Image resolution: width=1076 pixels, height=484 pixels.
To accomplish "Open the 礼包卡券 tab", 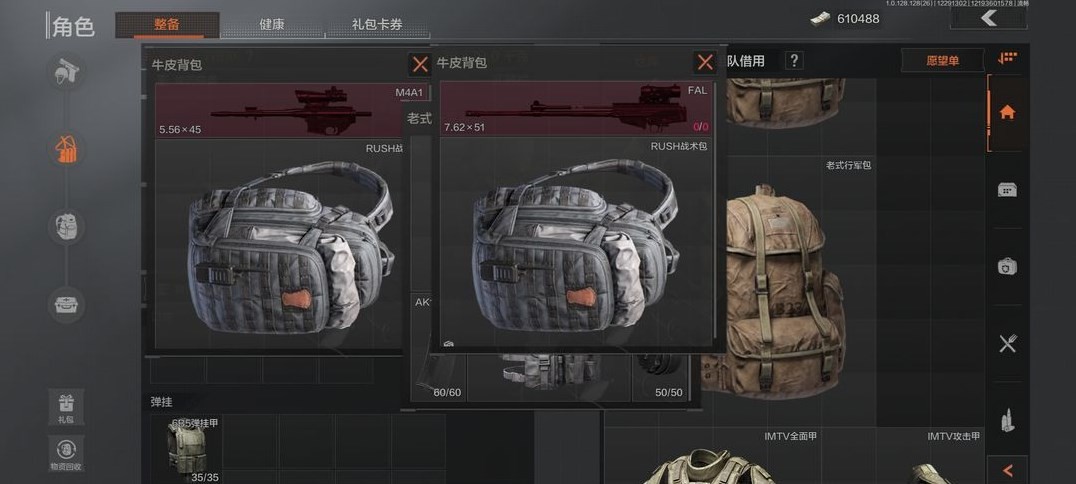I will pos(378,24).
